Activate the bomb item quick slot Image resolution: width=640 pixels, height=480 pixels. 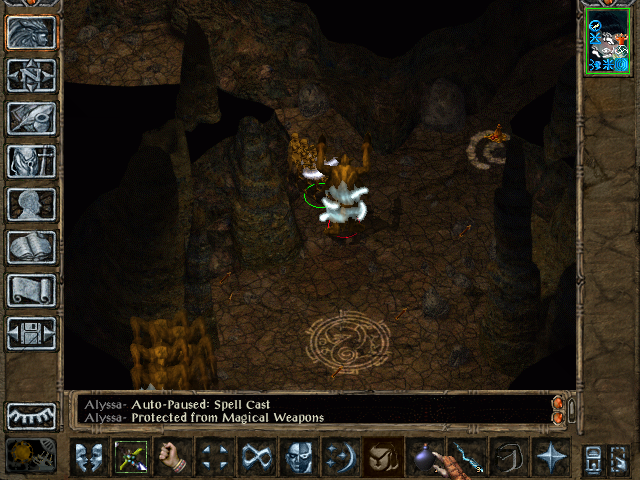click(426, 457)
